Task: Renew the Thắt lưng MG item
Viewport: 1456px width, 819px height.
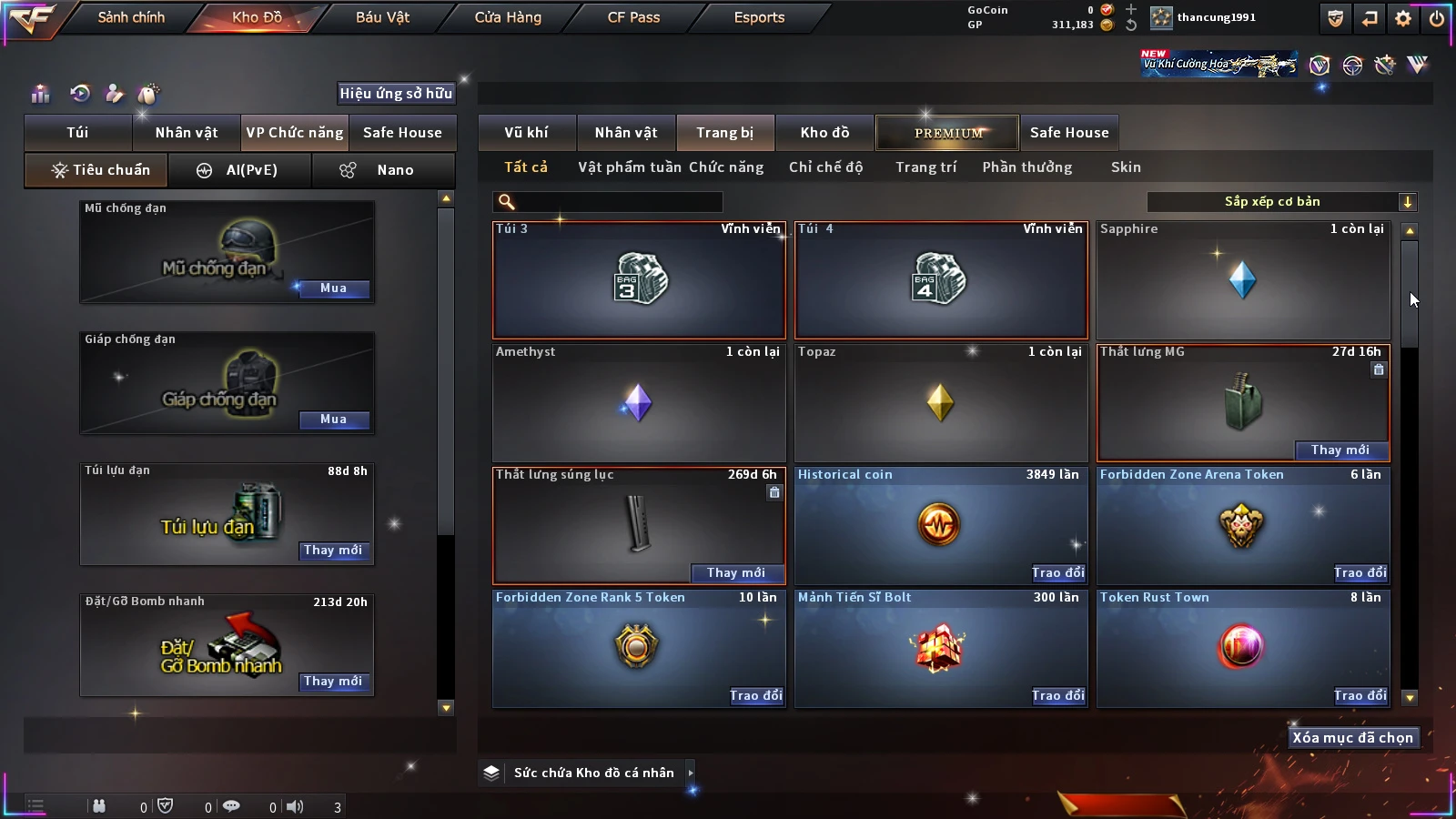Action: (1340, 450)
